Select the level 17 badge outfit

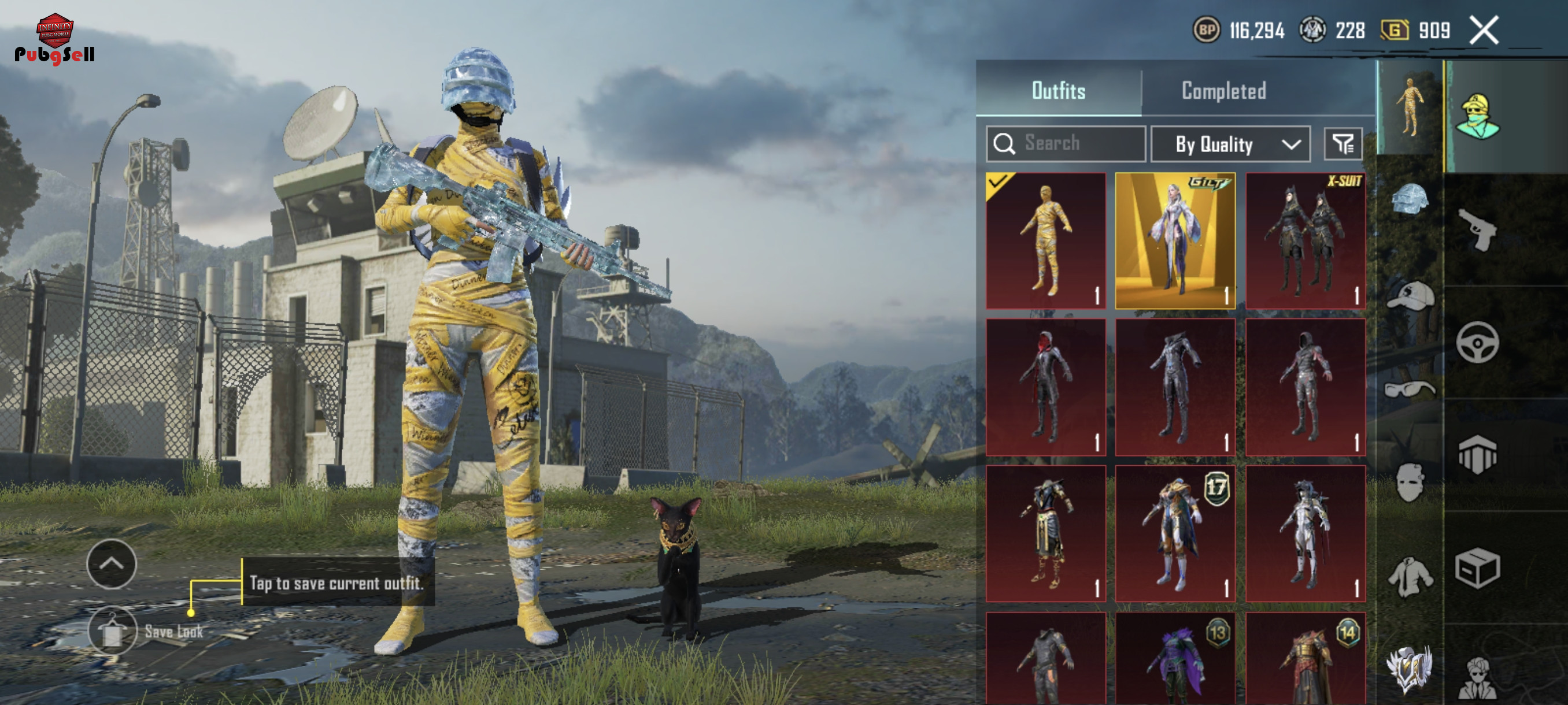[1175, 533]
